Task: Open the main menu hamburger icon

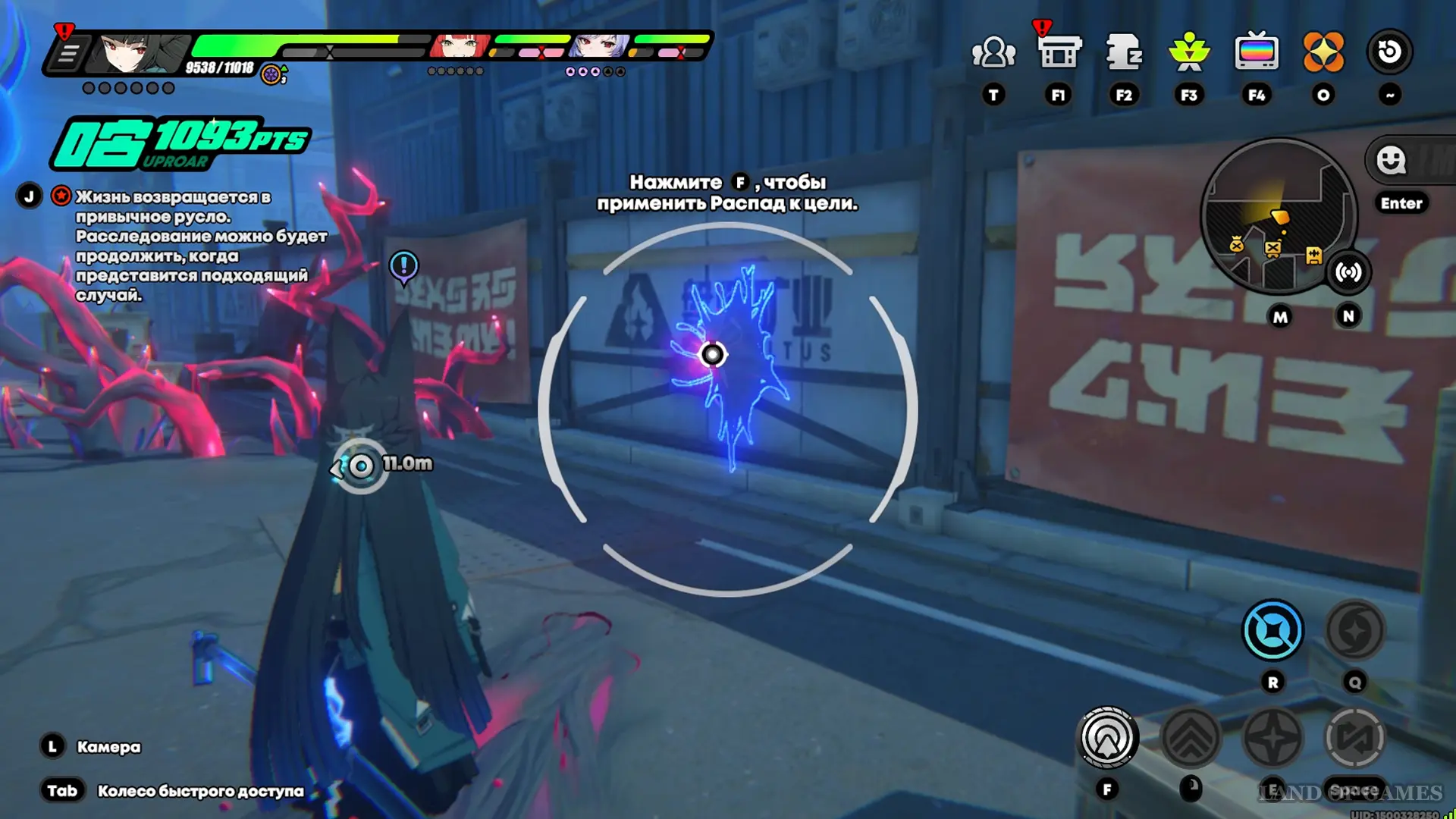Action: tap(68, 55)
